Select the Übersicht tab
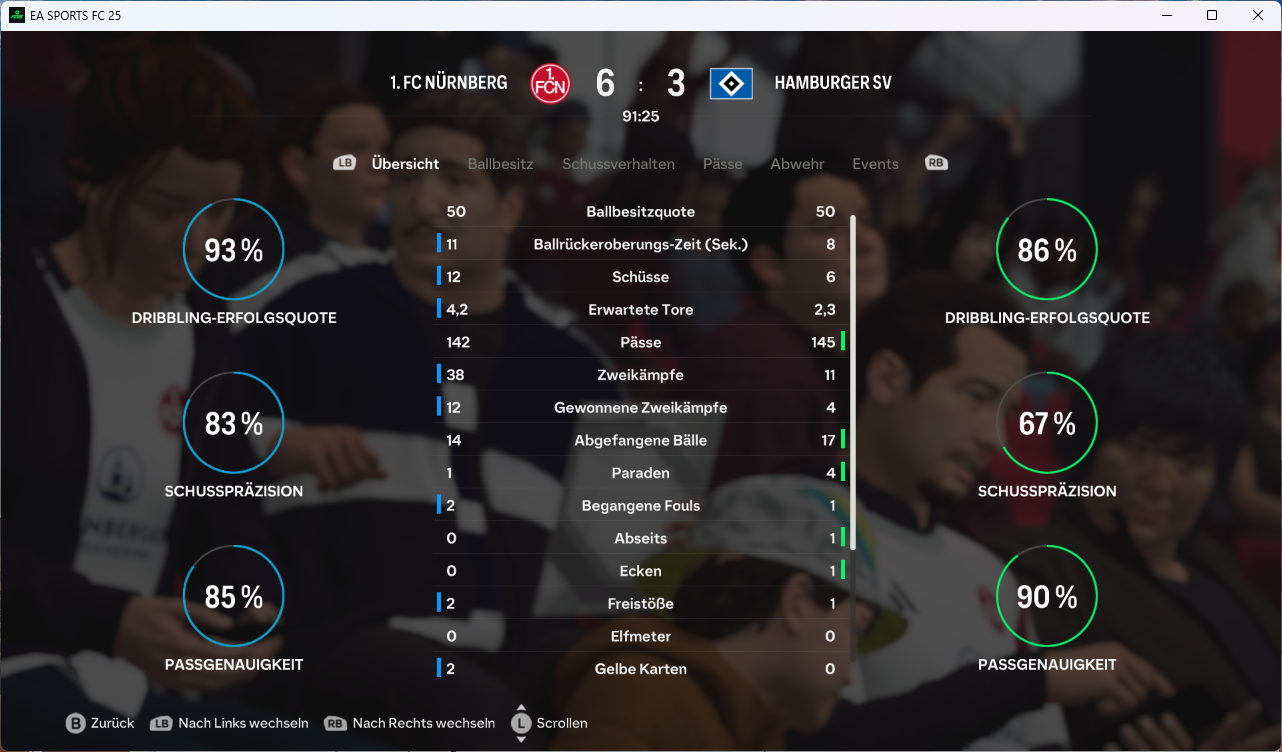 pyautogui.click(x=405, y=164)
